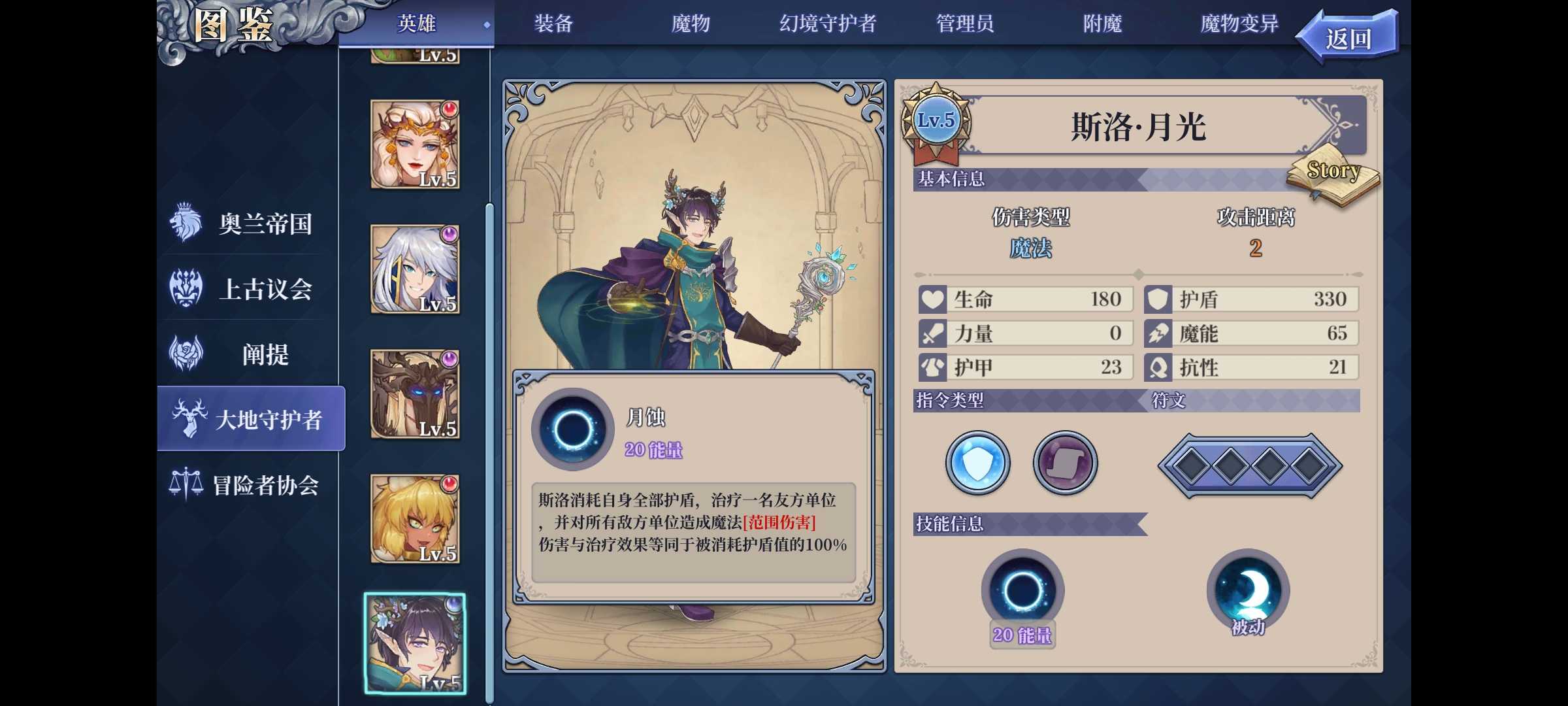Switch to the 幻境守护者 tab
This screenshot has height=706, width=1568.
click(829, 24)
